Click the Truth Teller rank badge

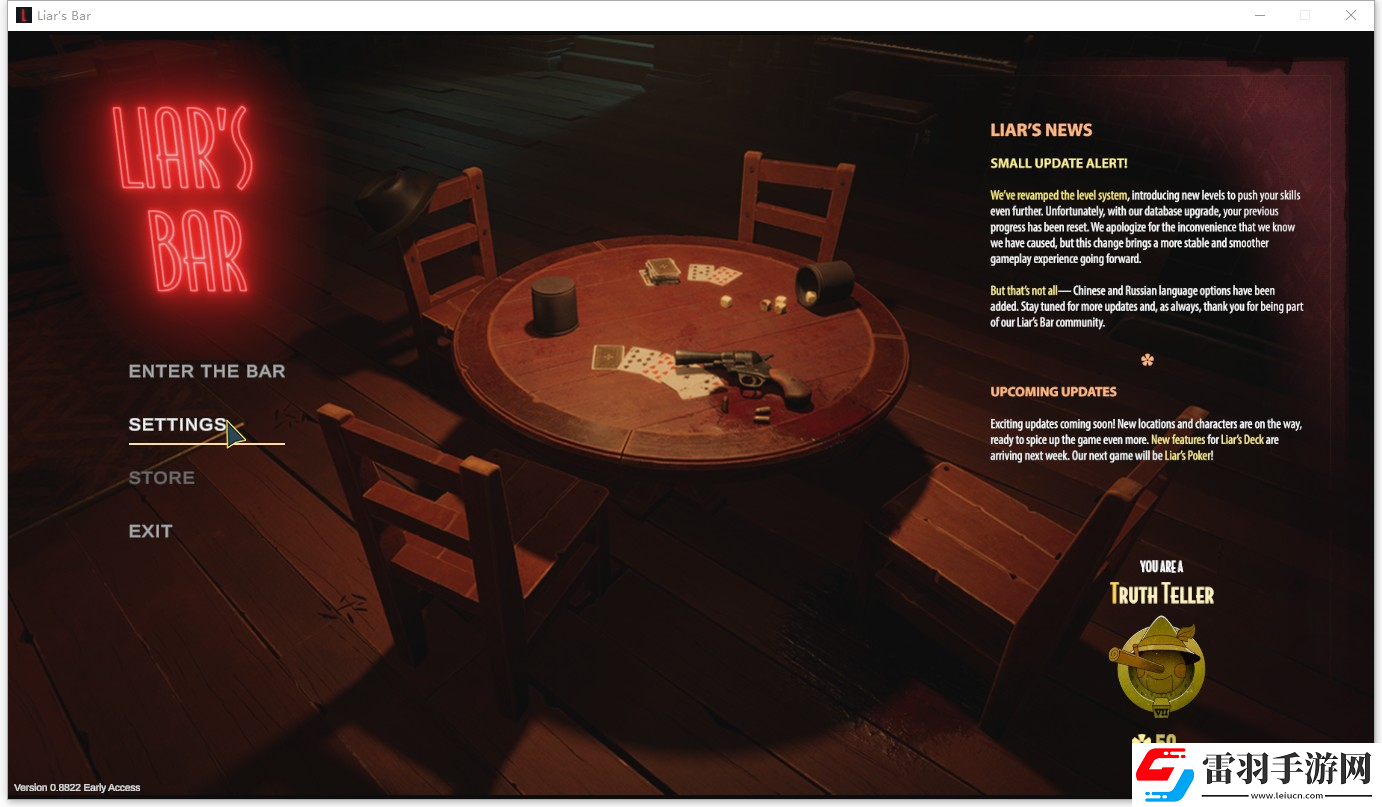(x=1160, y=666)
